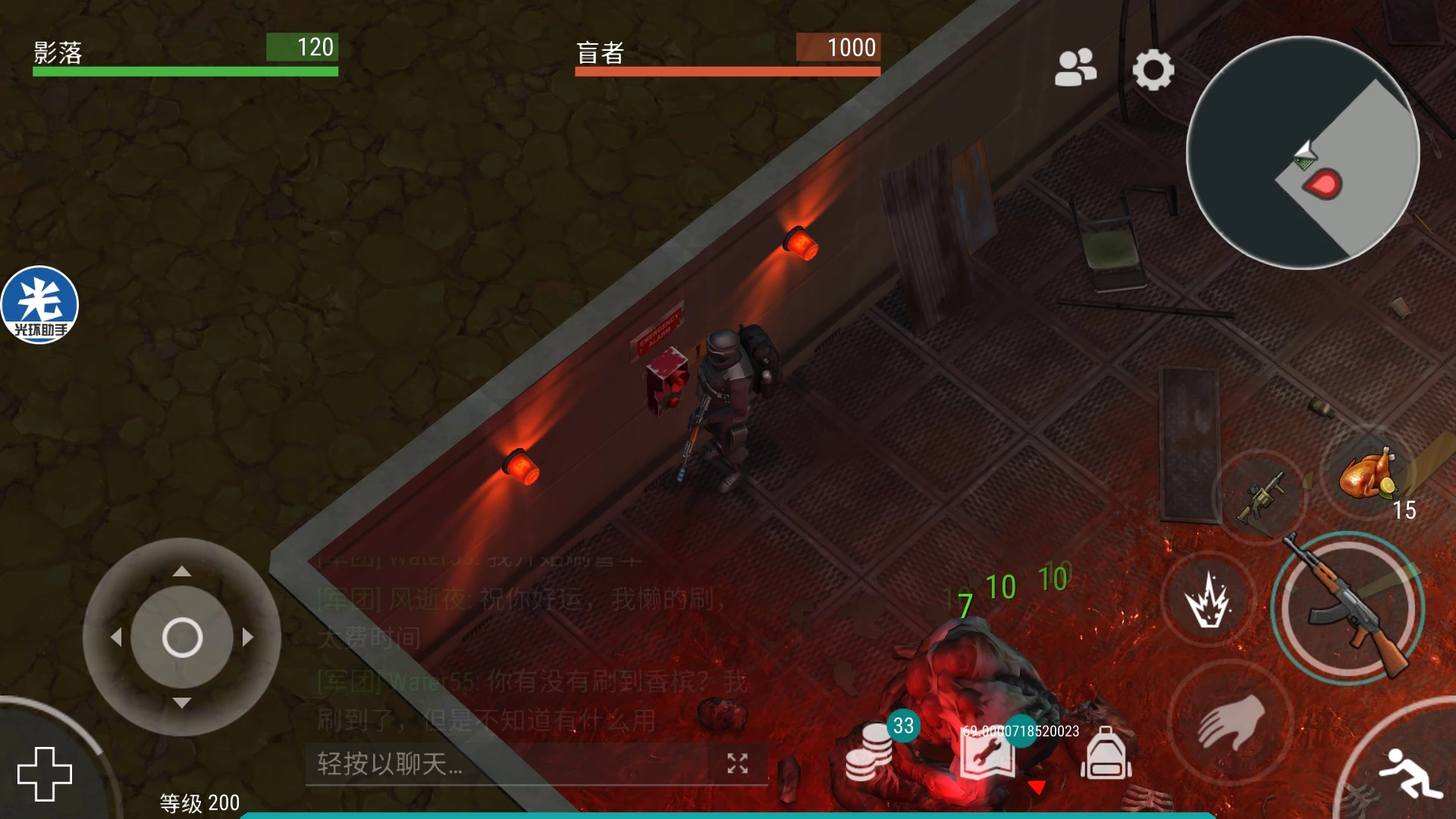This screenshot has height=819, width=1456.
Task: Tap the virtual joystick center
Action: tap(182, 637)
